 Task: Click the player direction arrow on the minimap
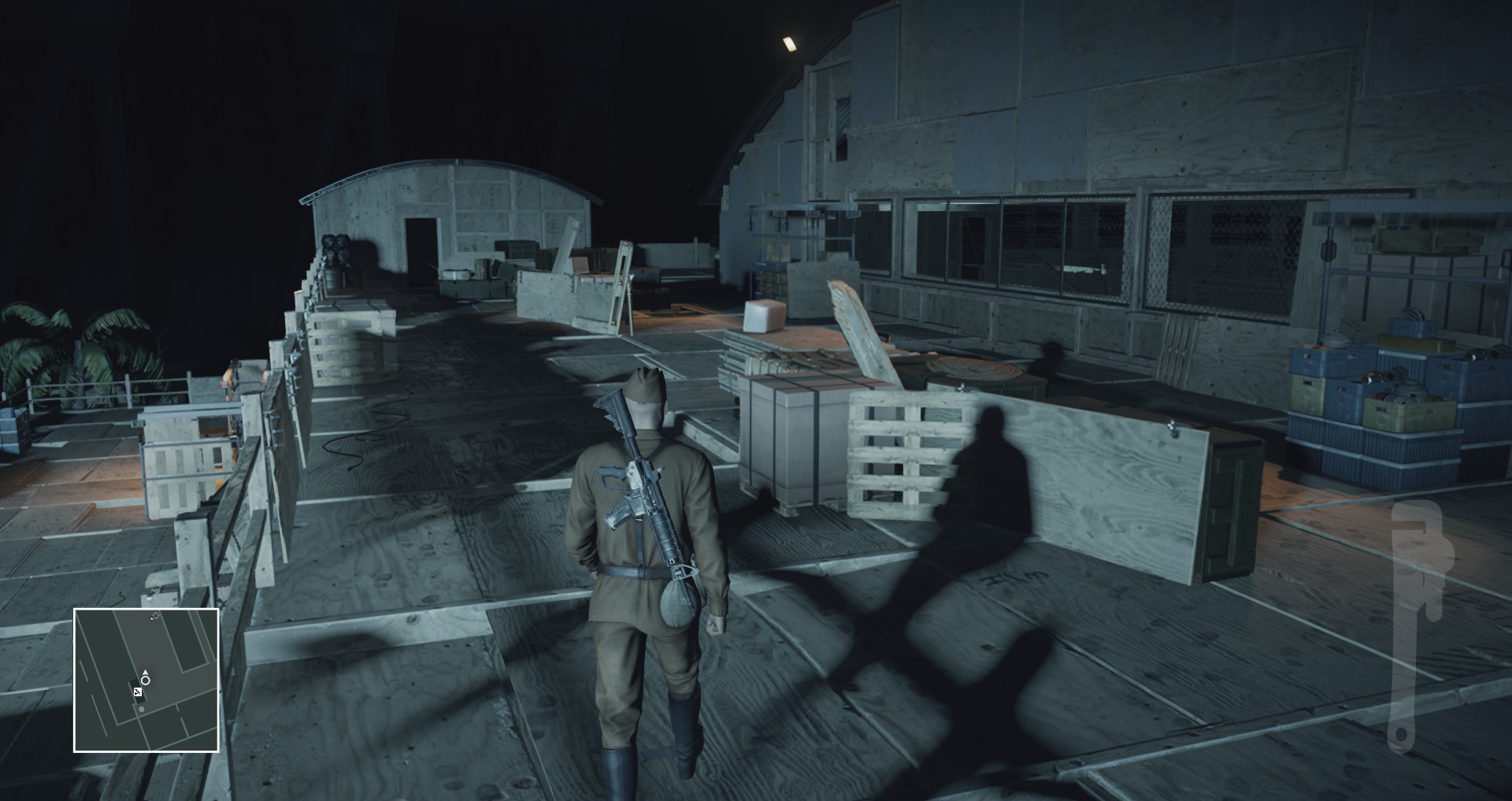145,673
